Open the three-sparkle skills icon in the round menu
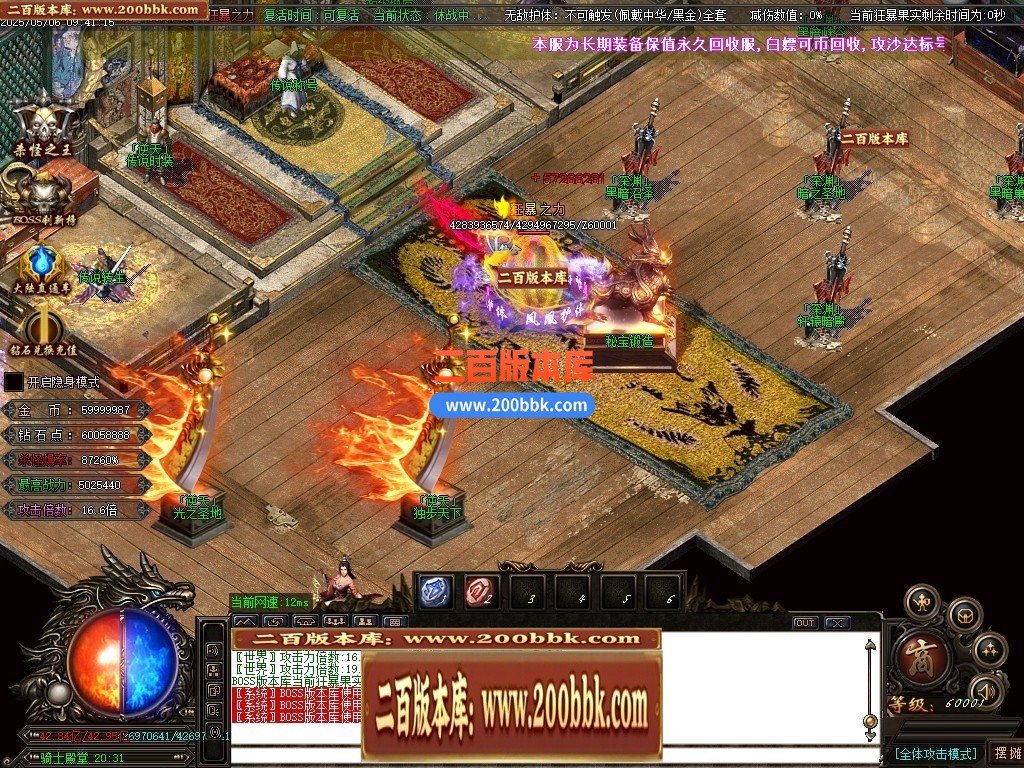The width and height of the screenshot is (1024, 768). (x=989, y=650)
